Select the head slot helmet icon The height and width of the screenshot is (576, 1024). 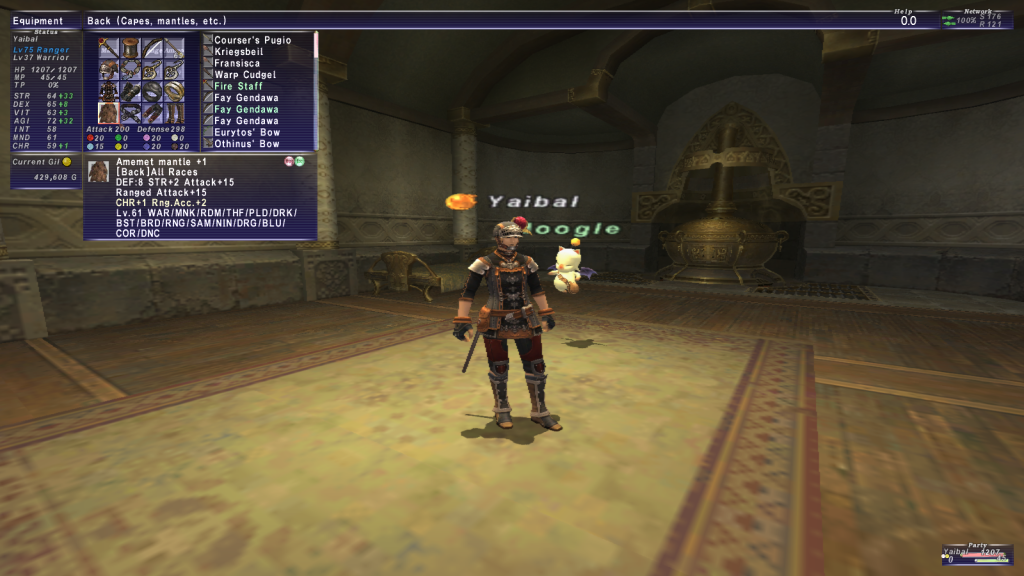[109, 70]
